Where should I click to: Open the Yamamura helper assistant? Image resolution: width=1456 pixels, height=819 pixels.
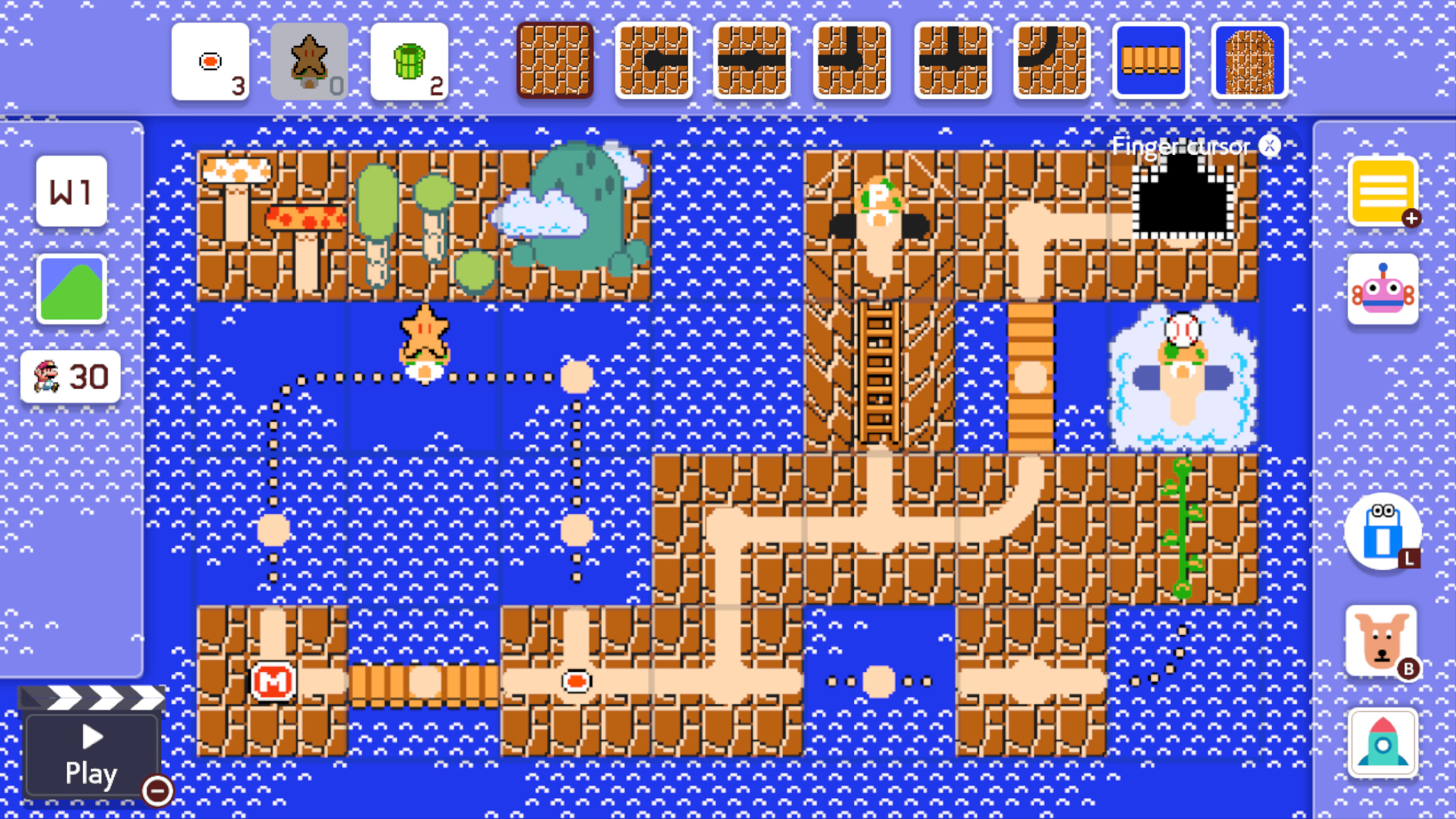point(1383,288)
